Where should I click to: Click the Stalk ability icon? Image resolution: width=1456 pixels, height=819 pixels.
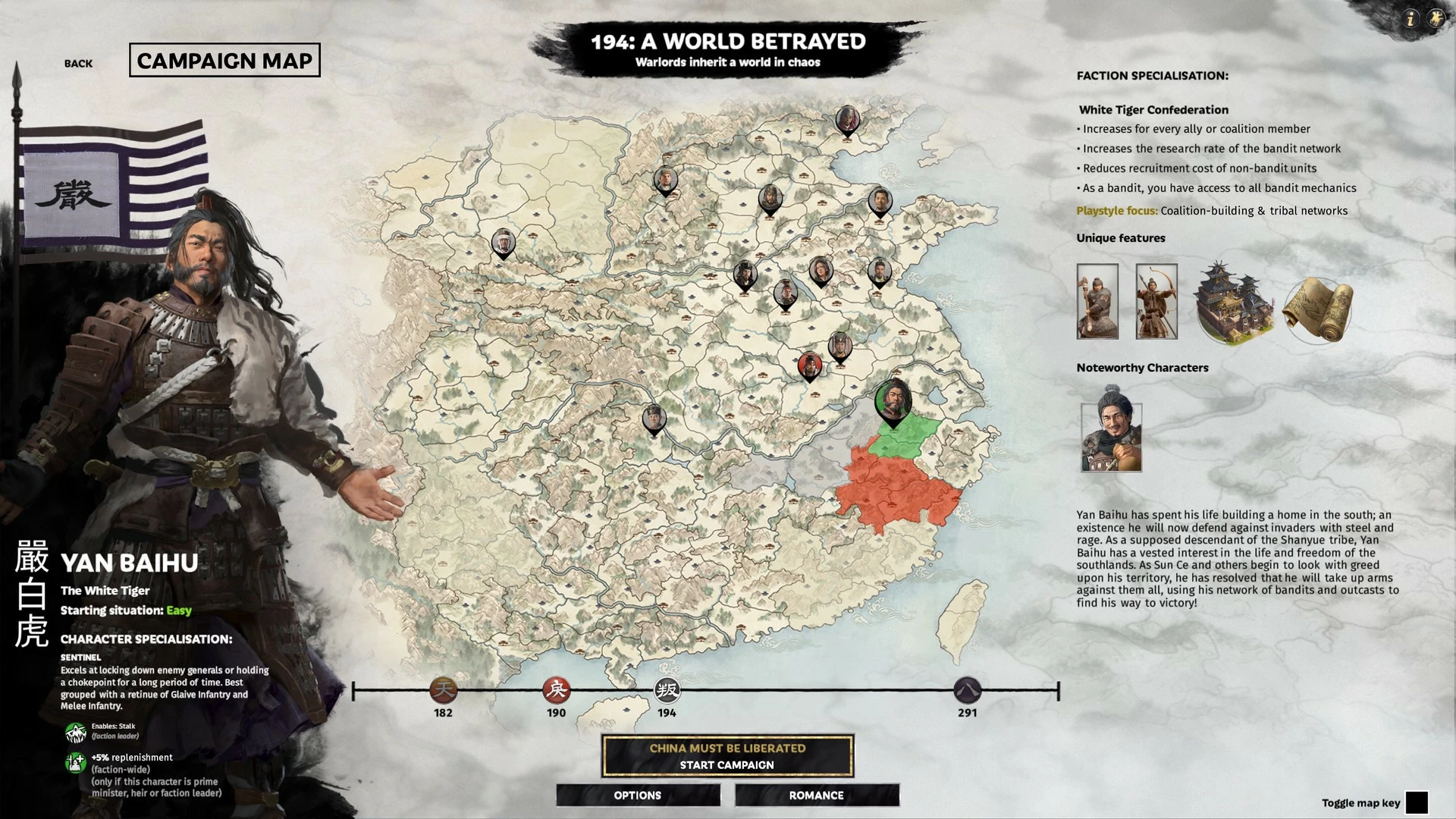75,732
